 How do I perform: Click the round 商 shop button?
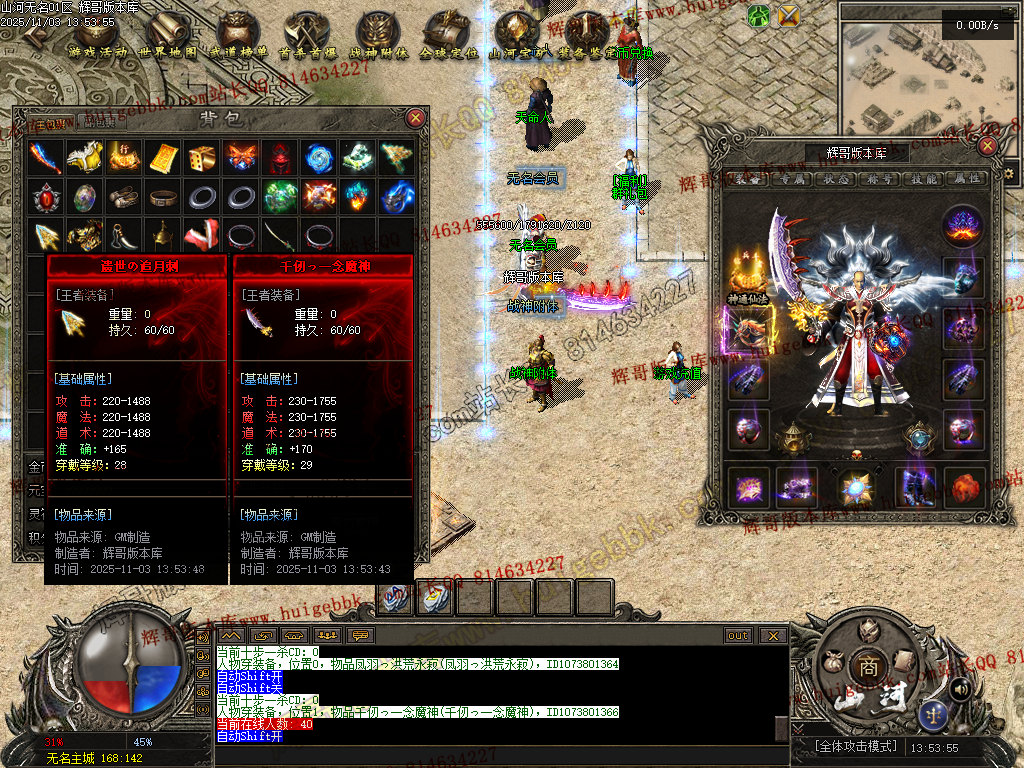click(x=863, y=667)
